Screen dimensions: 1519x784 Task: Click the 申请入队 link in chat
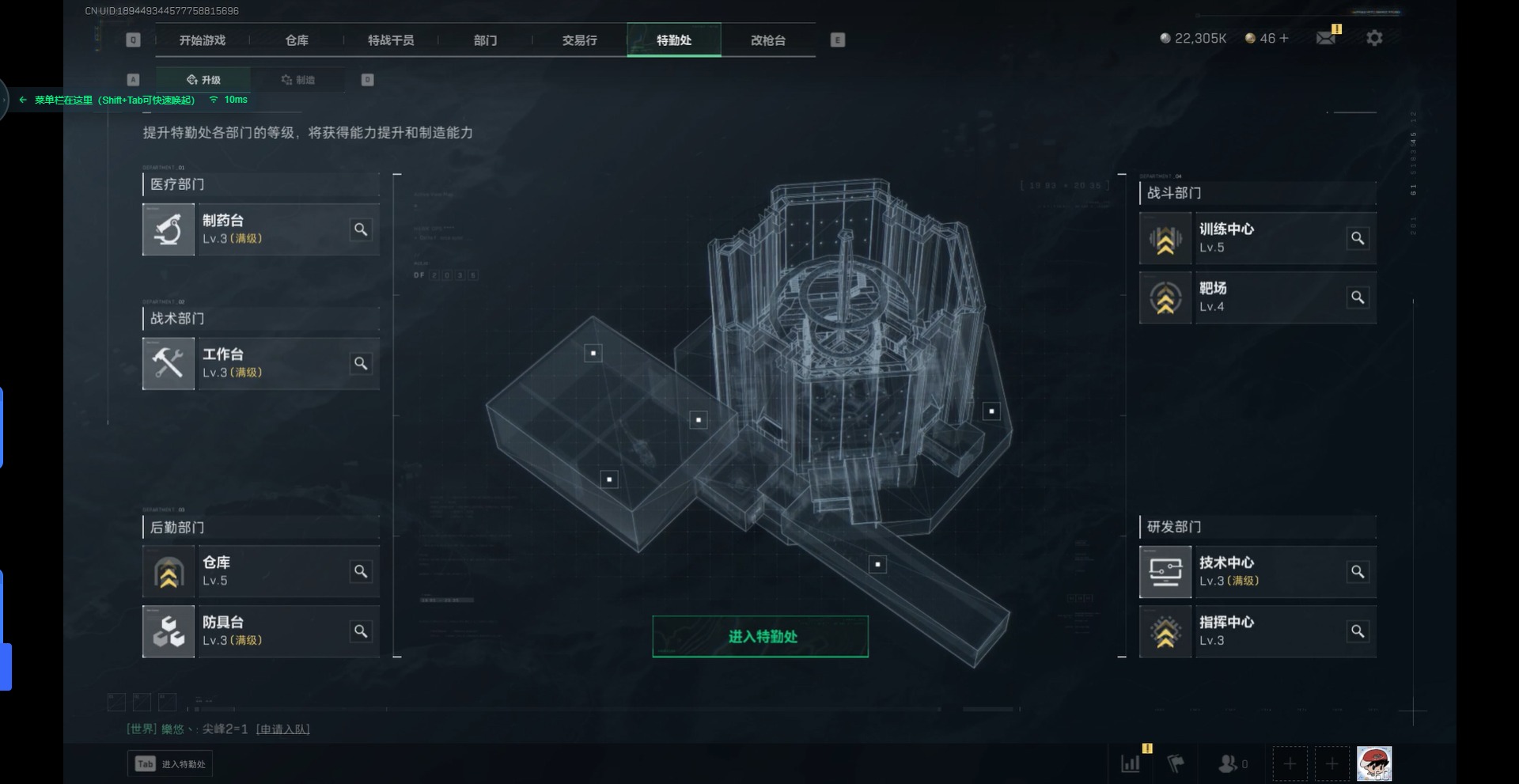point(282,729)
